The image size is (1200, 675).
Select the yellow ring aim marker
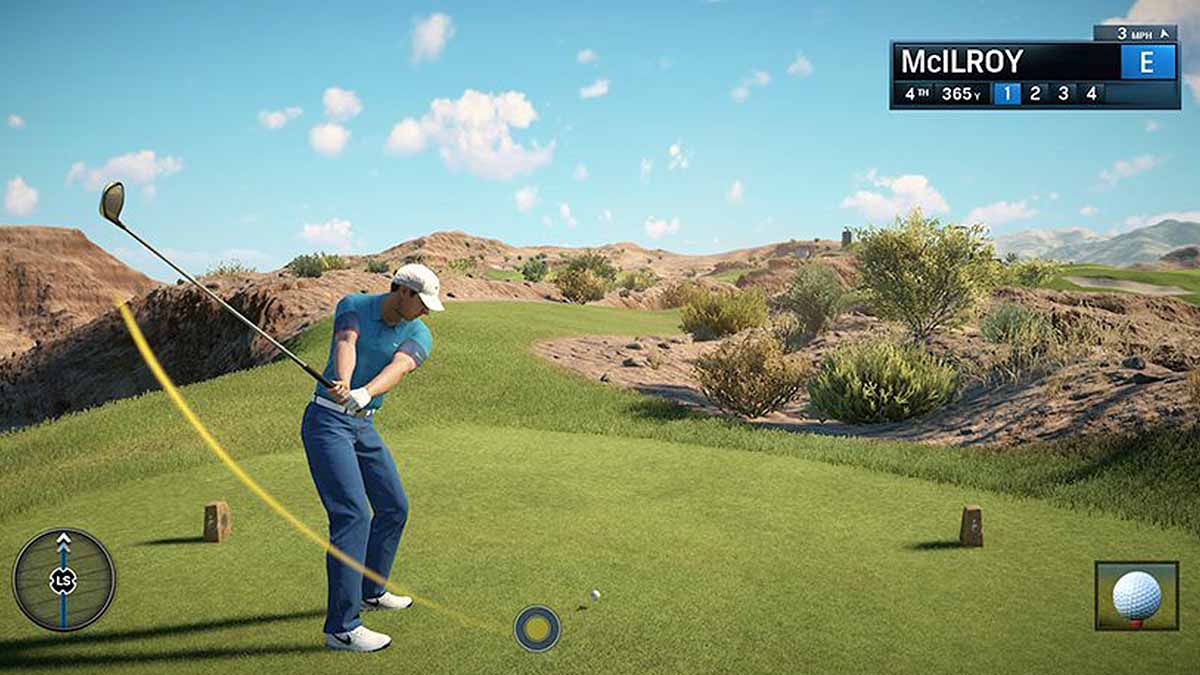click(537, 628)
